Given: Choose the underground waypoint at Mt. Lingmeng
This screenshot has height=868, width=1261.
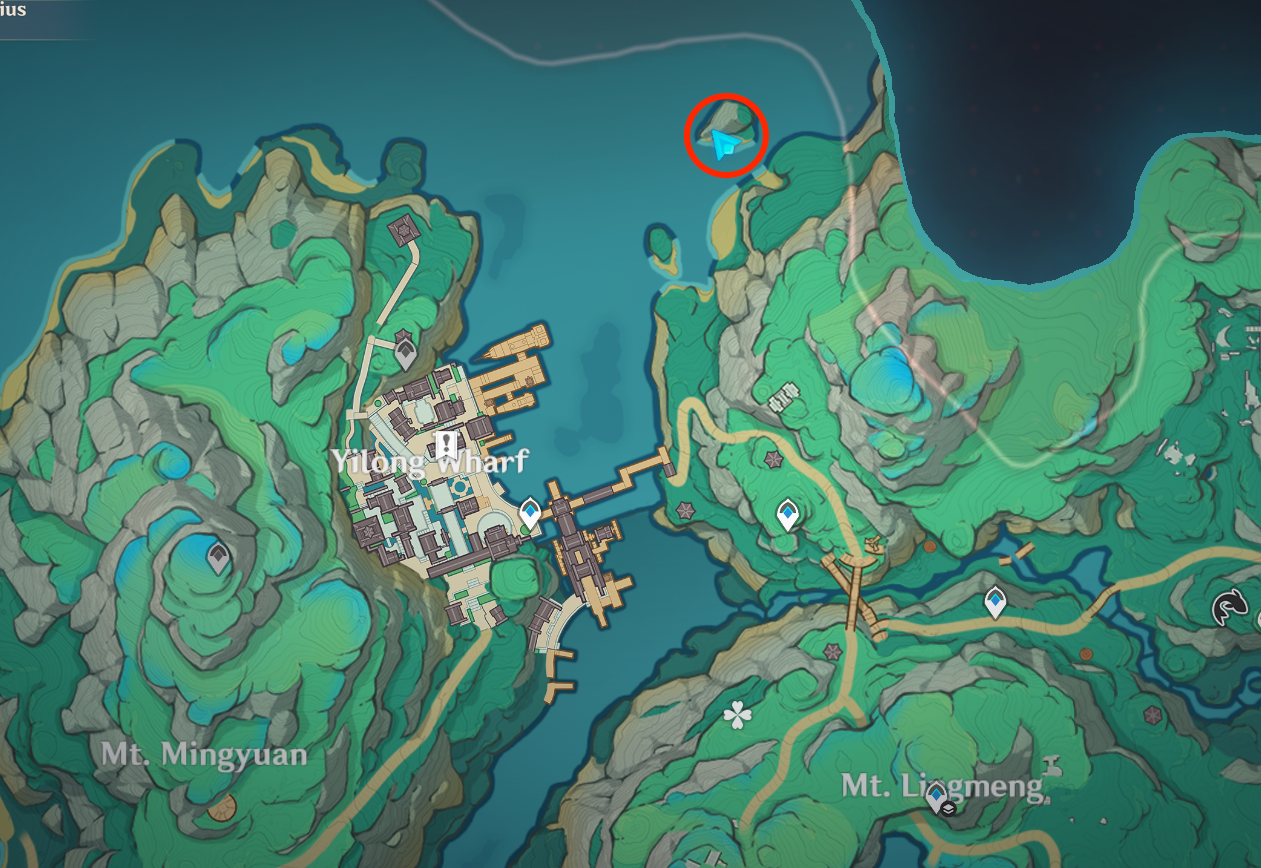Looking at the screenshot, I should (x=938, y=799).
